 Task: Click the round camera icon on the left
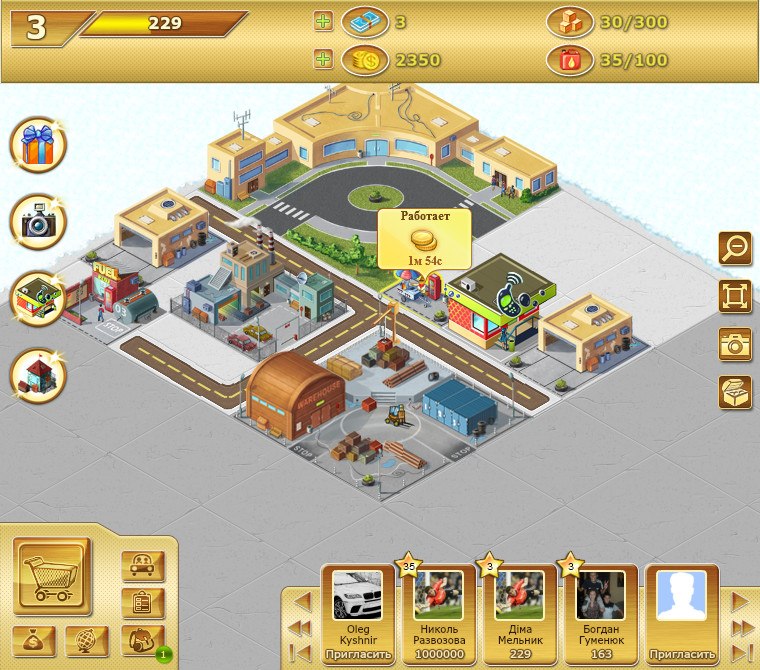(38, 222)
